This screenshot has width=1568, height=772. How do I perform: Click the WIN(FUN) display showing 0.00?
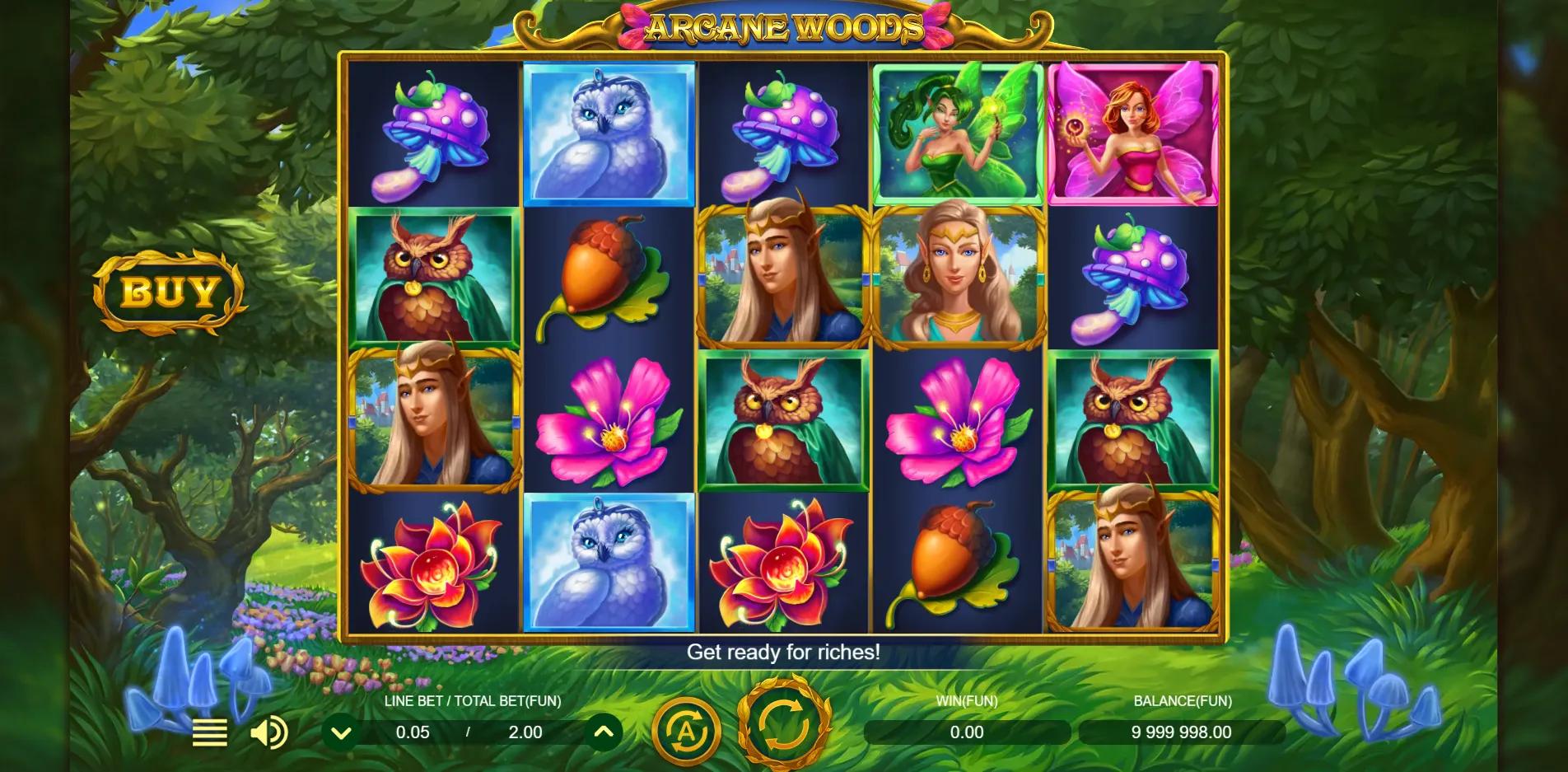click(x=969, y=731)
